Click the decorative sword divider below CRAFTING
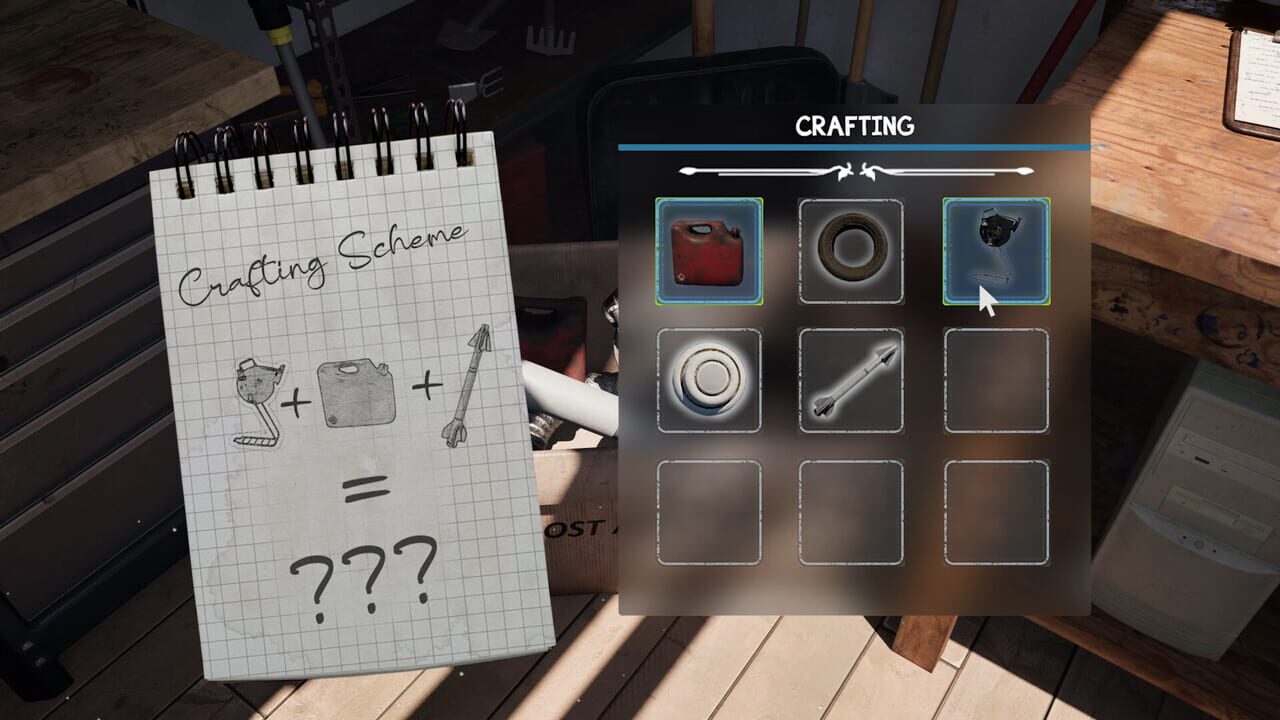 [855, 170]
